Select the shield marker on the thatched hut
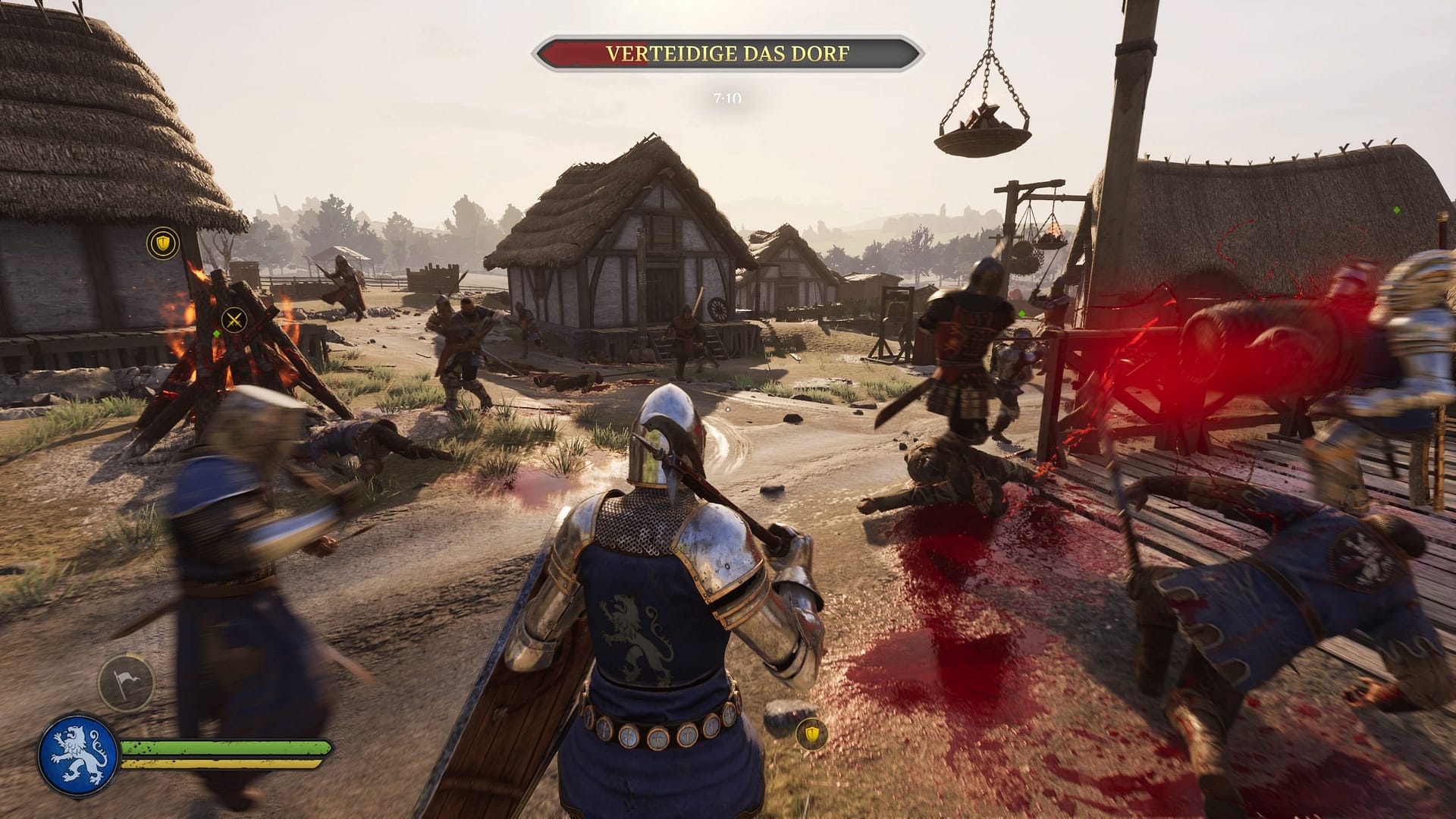The image size is (1456, 819). 162,243
